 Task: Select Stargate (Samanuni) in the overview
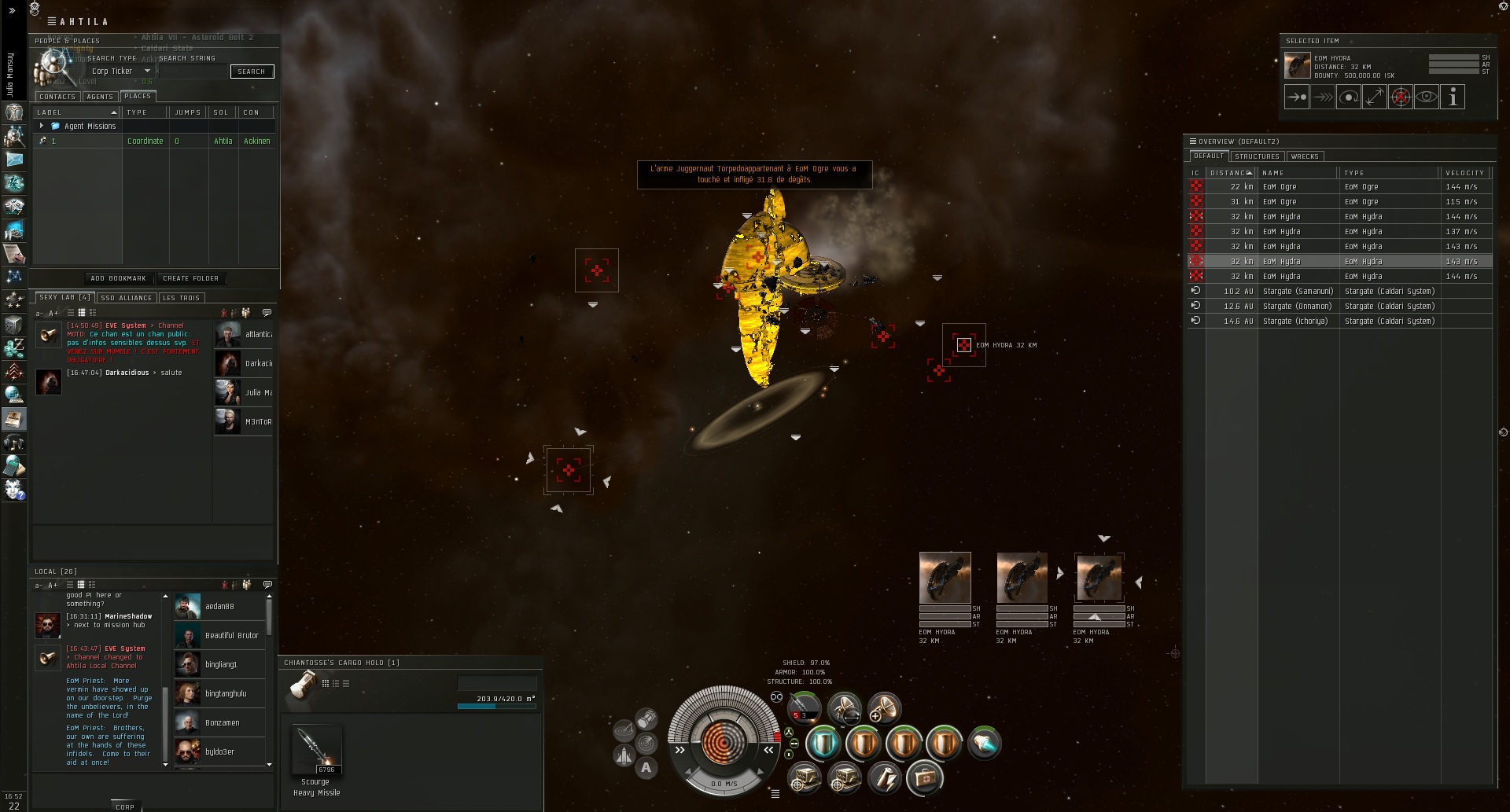point(1298,292)
